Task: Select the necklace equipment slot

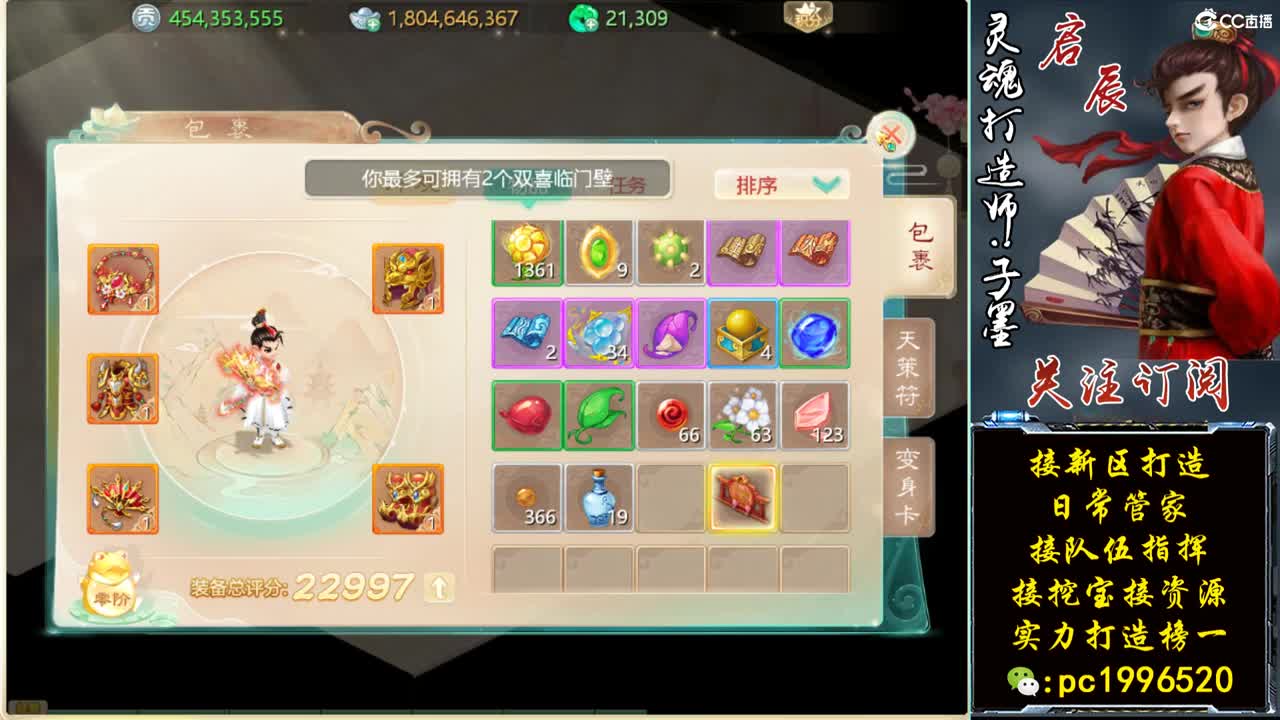Action: point(122,279)
